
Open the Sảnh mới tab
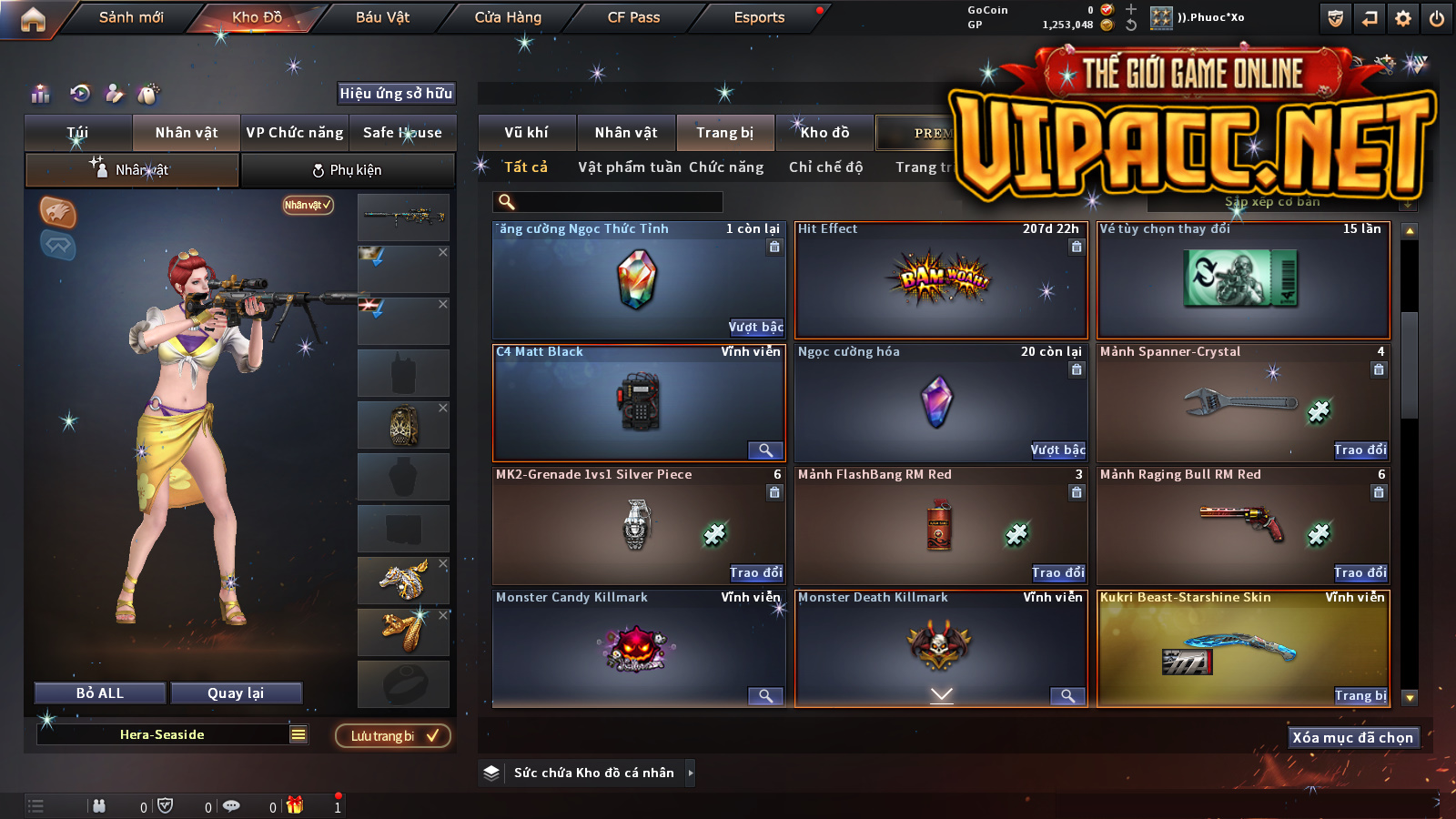(x=131, y=17)
